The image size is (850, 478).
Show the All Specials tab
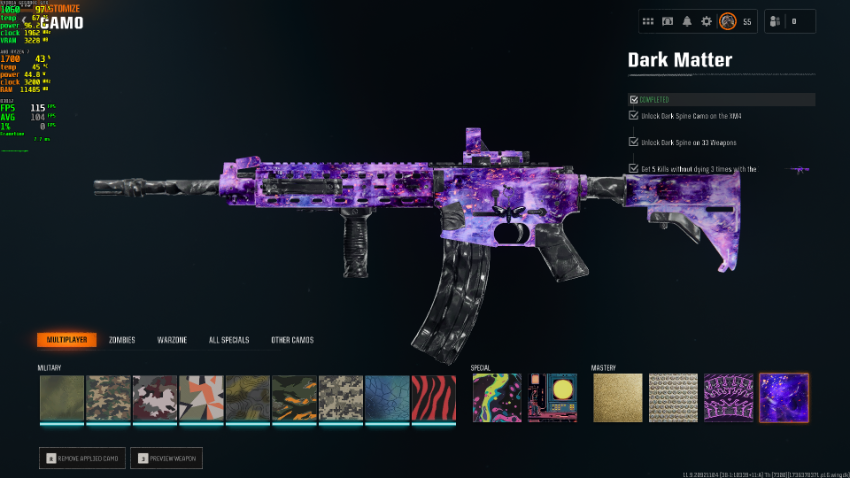[228, 340]
